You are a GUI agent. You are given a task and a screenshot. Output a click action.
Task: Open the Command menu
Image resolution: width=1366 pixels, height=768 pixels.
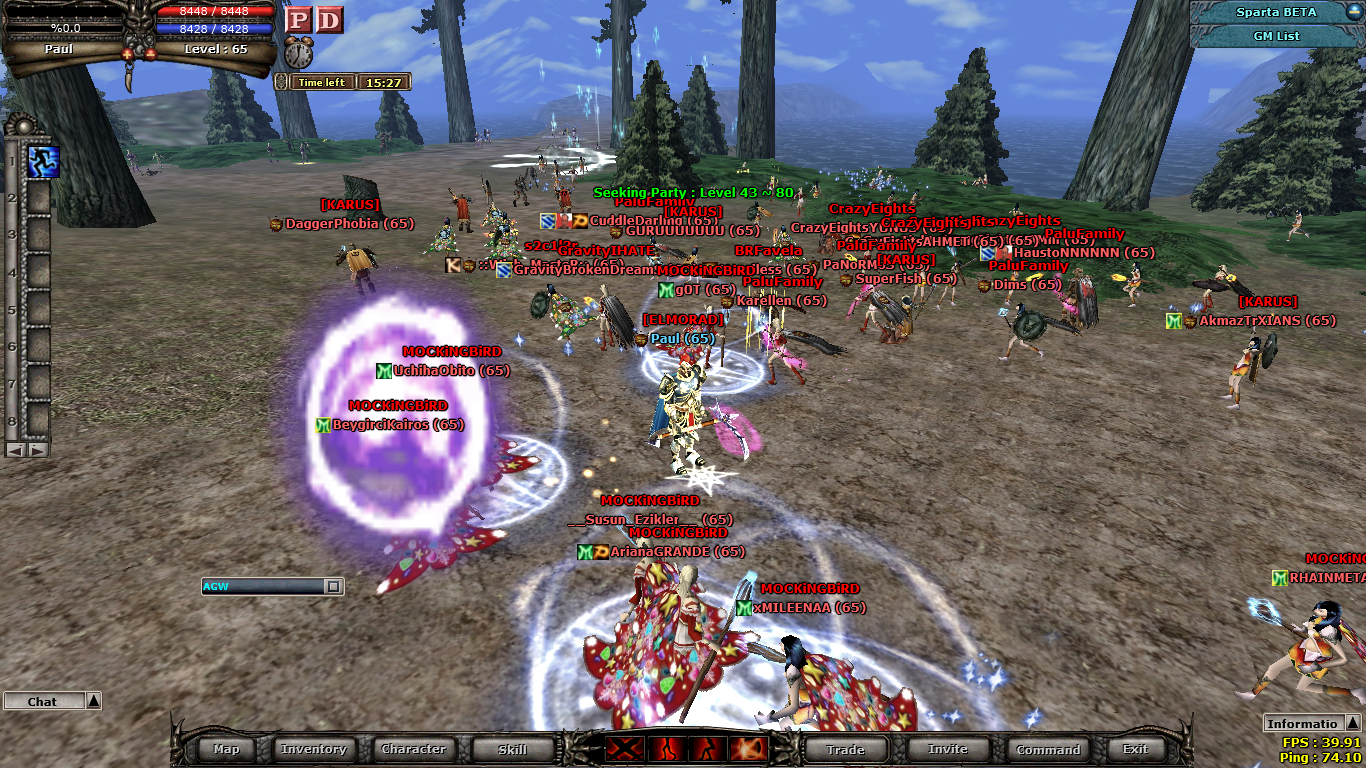[x=1048, y=749]
